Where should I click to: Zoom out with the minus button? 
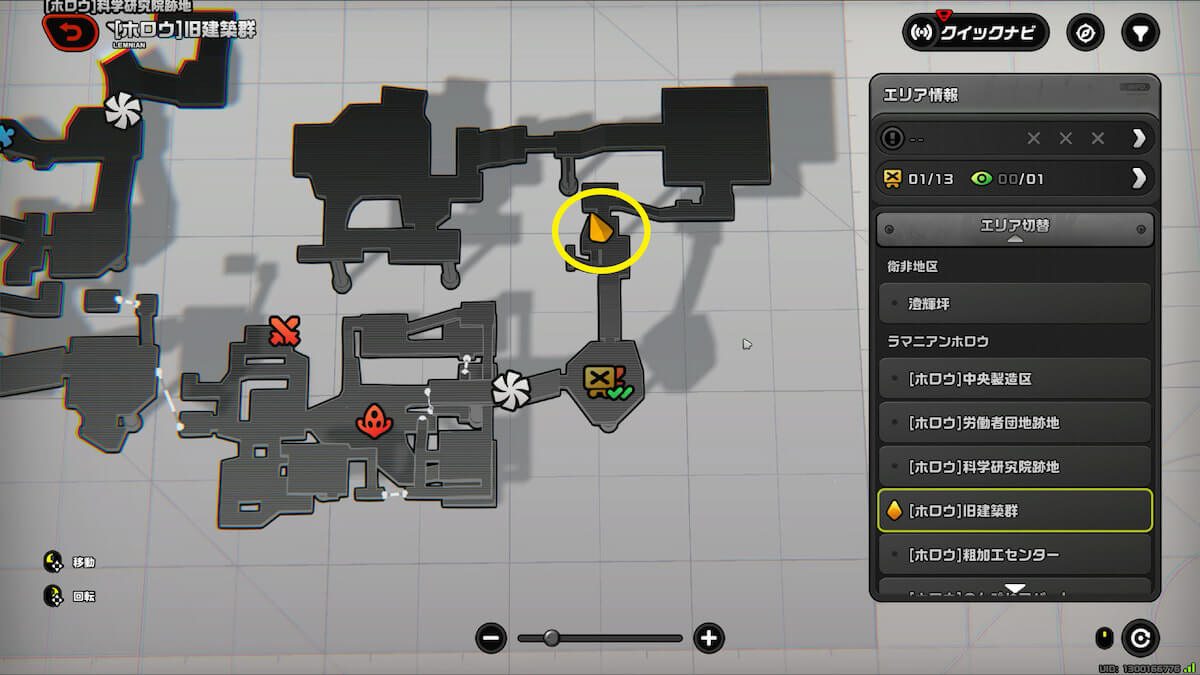491,638
